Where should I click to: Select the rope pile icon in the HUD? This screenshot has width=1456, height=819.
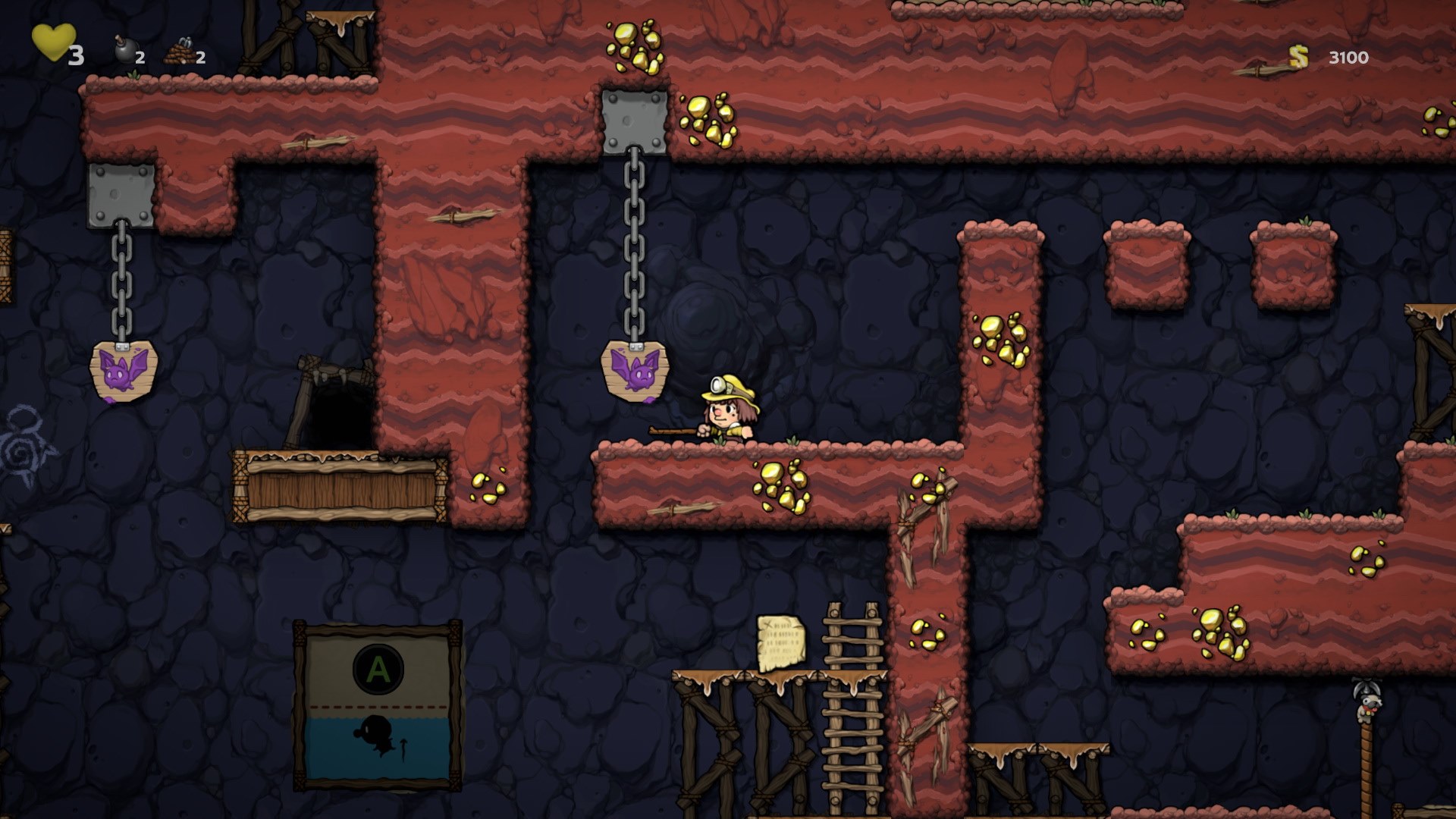(x=180, y=52)
